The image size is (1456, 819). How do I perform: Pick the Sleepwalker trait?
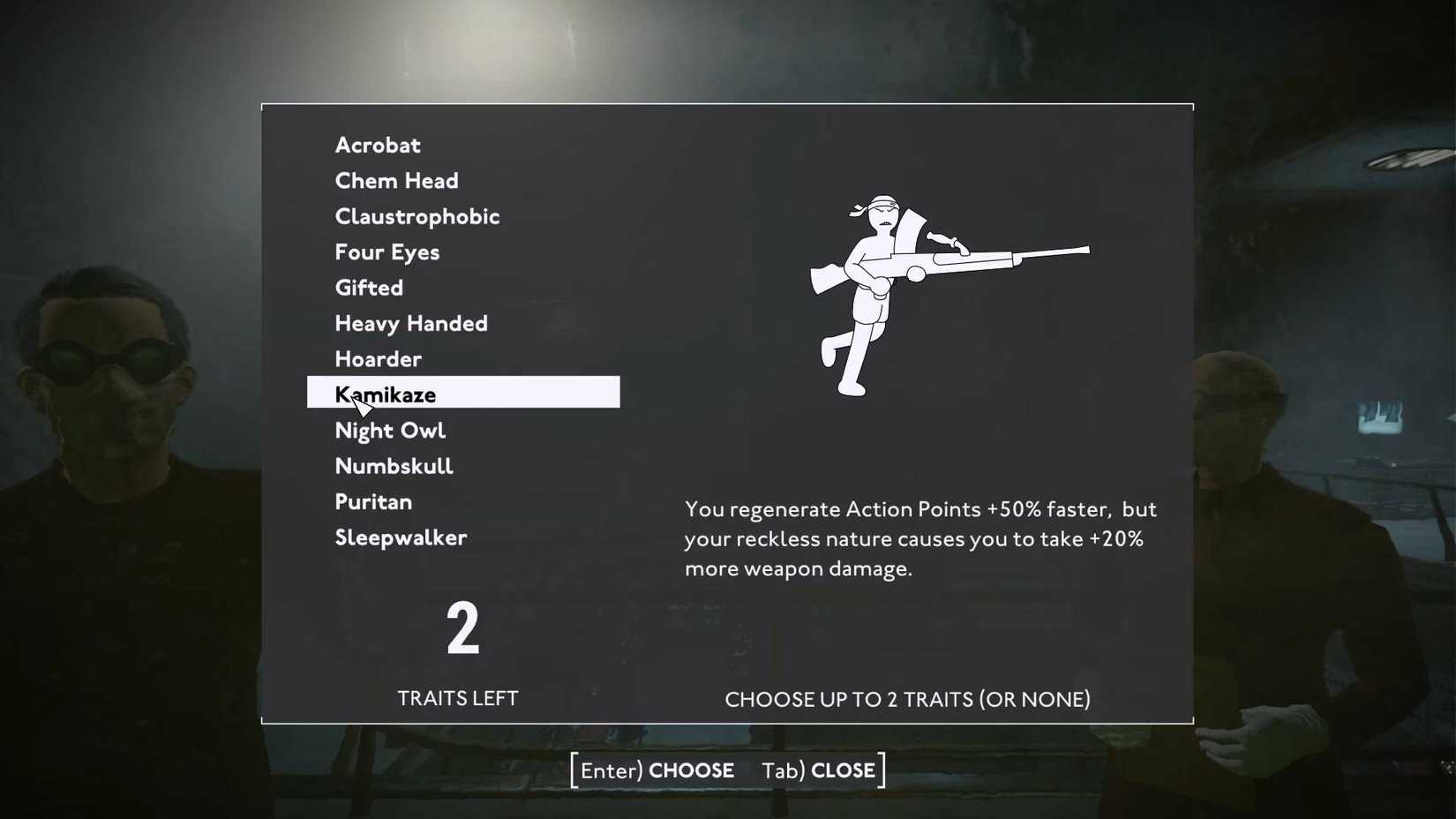[400, 537]
